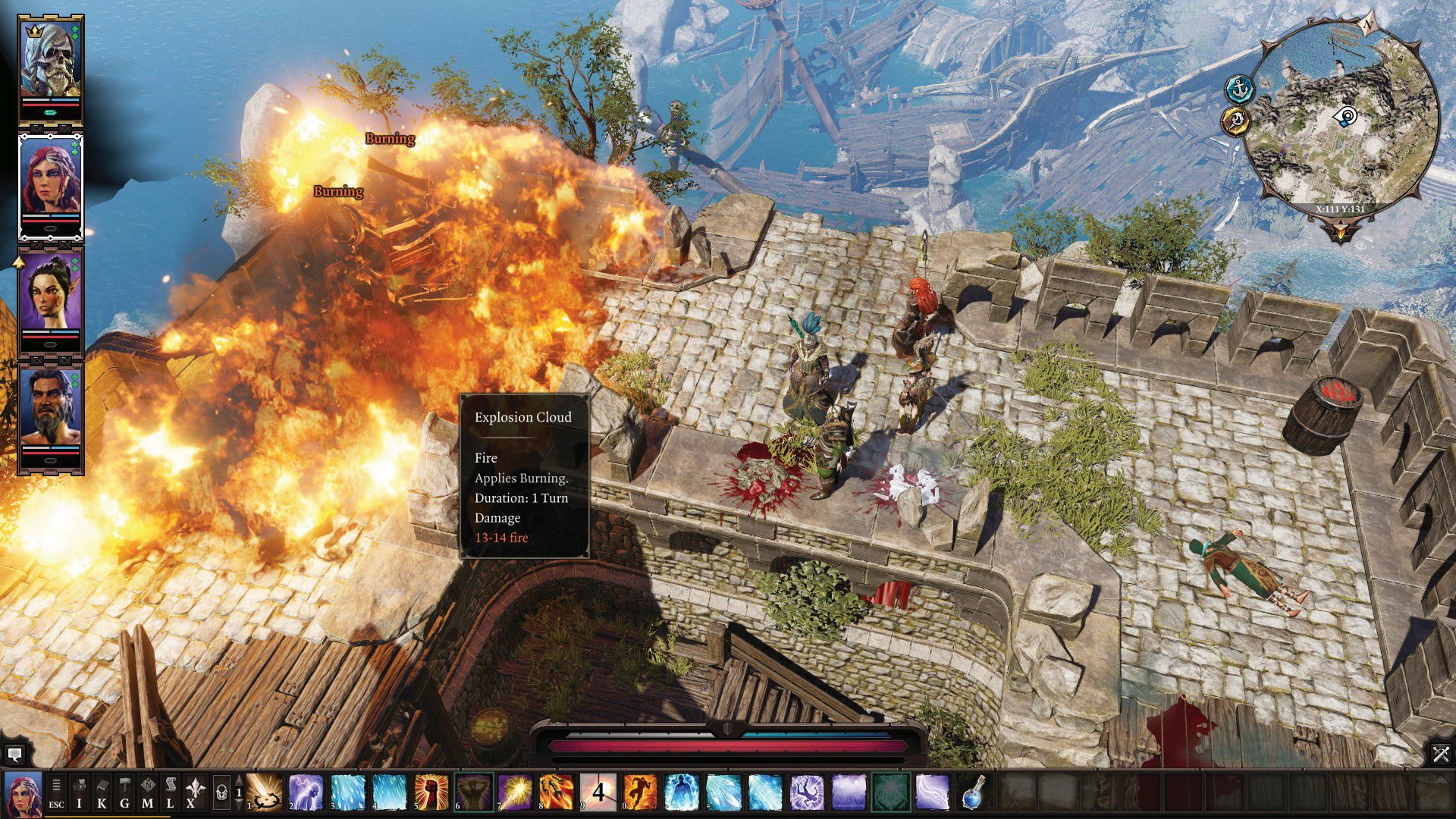Select the fleur-de-lis X panel icon

click(192, 792)
